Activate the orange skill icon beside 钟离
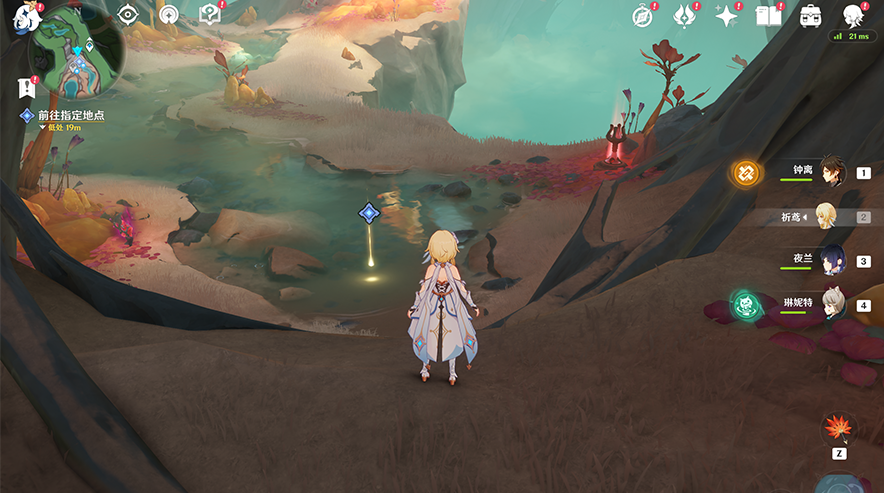 [x=745, y=172]
